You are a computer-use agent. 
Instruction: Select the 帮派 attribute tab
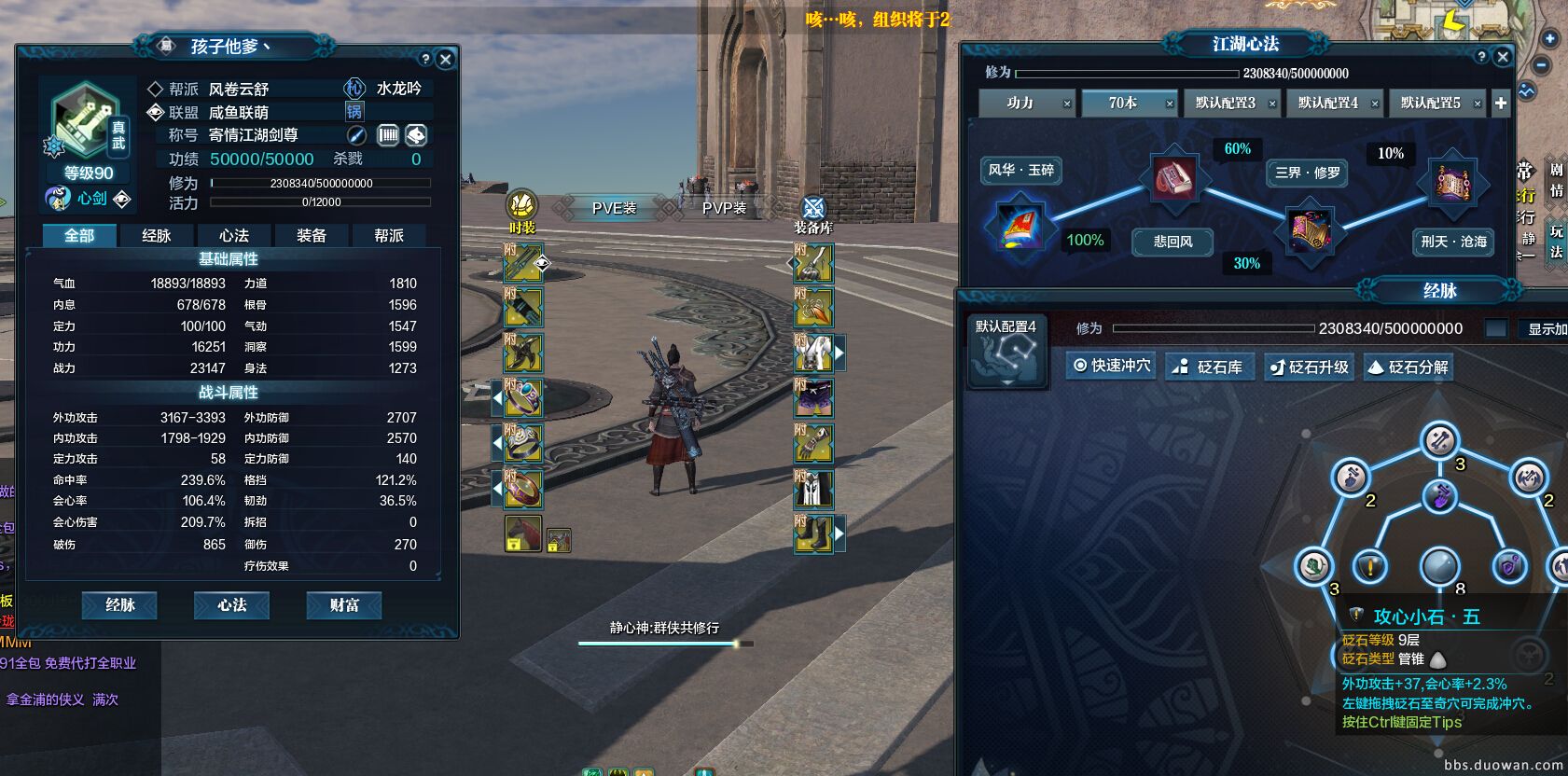(389, 235)
